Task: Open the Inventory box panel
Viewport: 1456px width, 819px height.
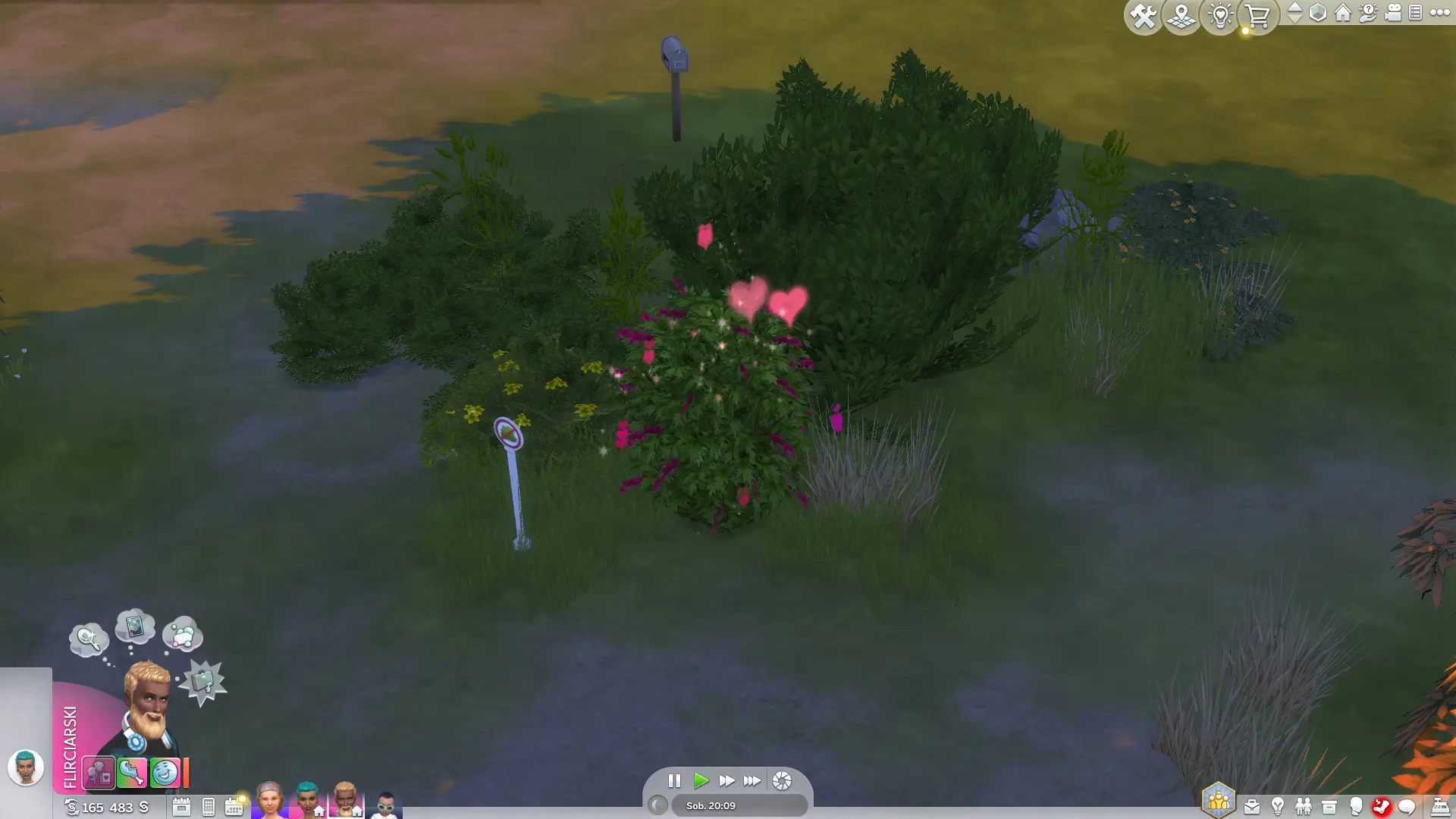Action: (x=1329, y=806)
